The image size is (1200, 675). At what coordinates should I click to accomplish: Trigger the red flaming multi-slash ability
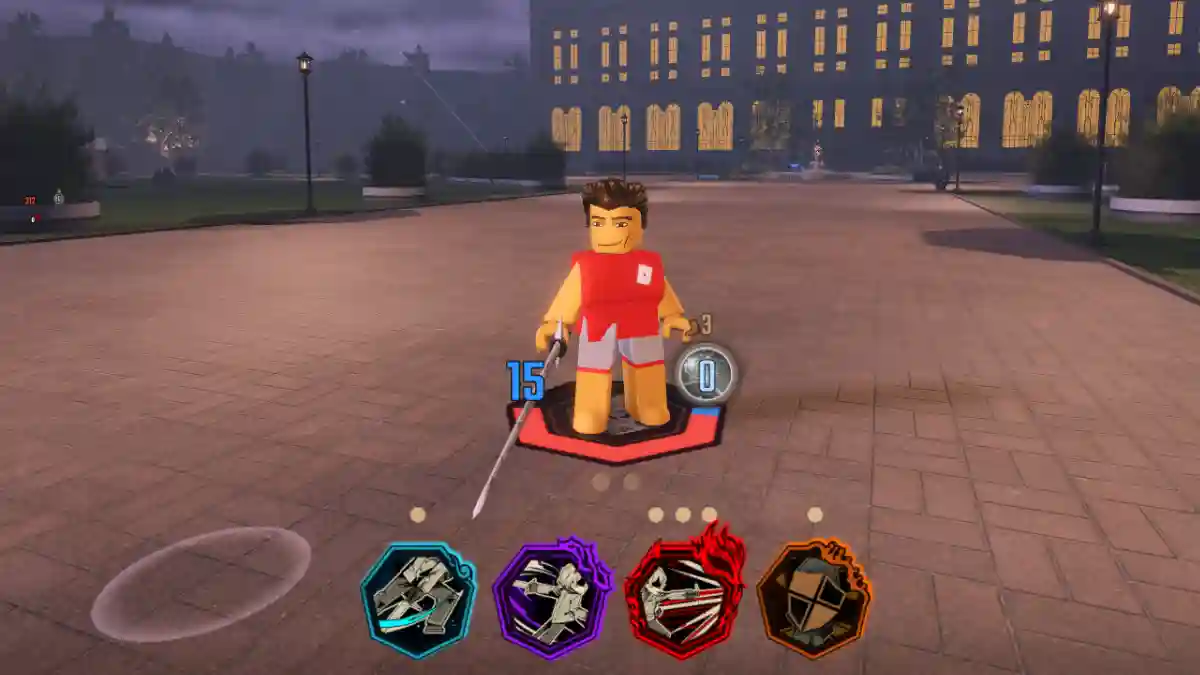tap(684, 597)
